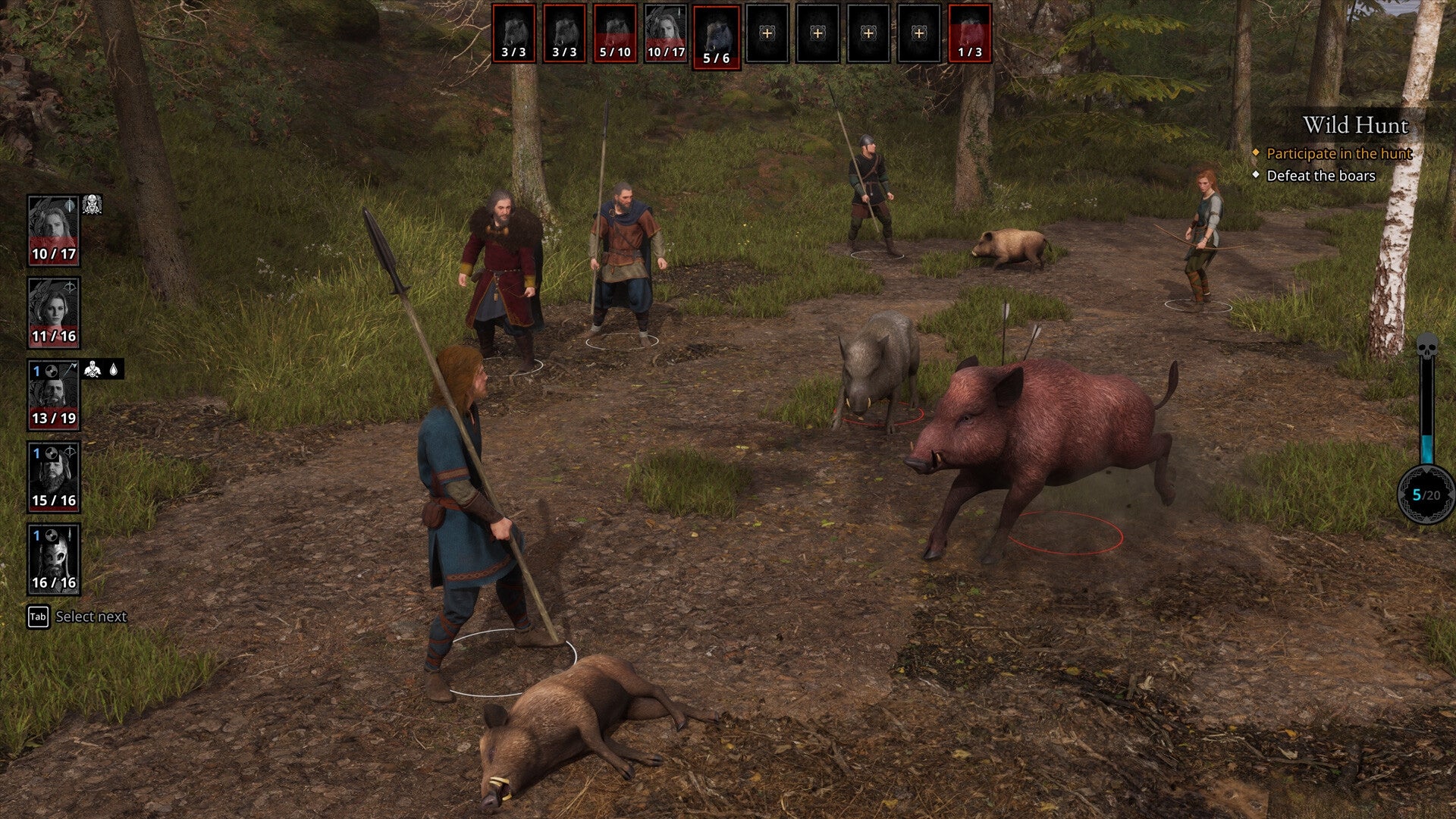Click the 'Defeat the boars' quest objective

point(1322,175)
